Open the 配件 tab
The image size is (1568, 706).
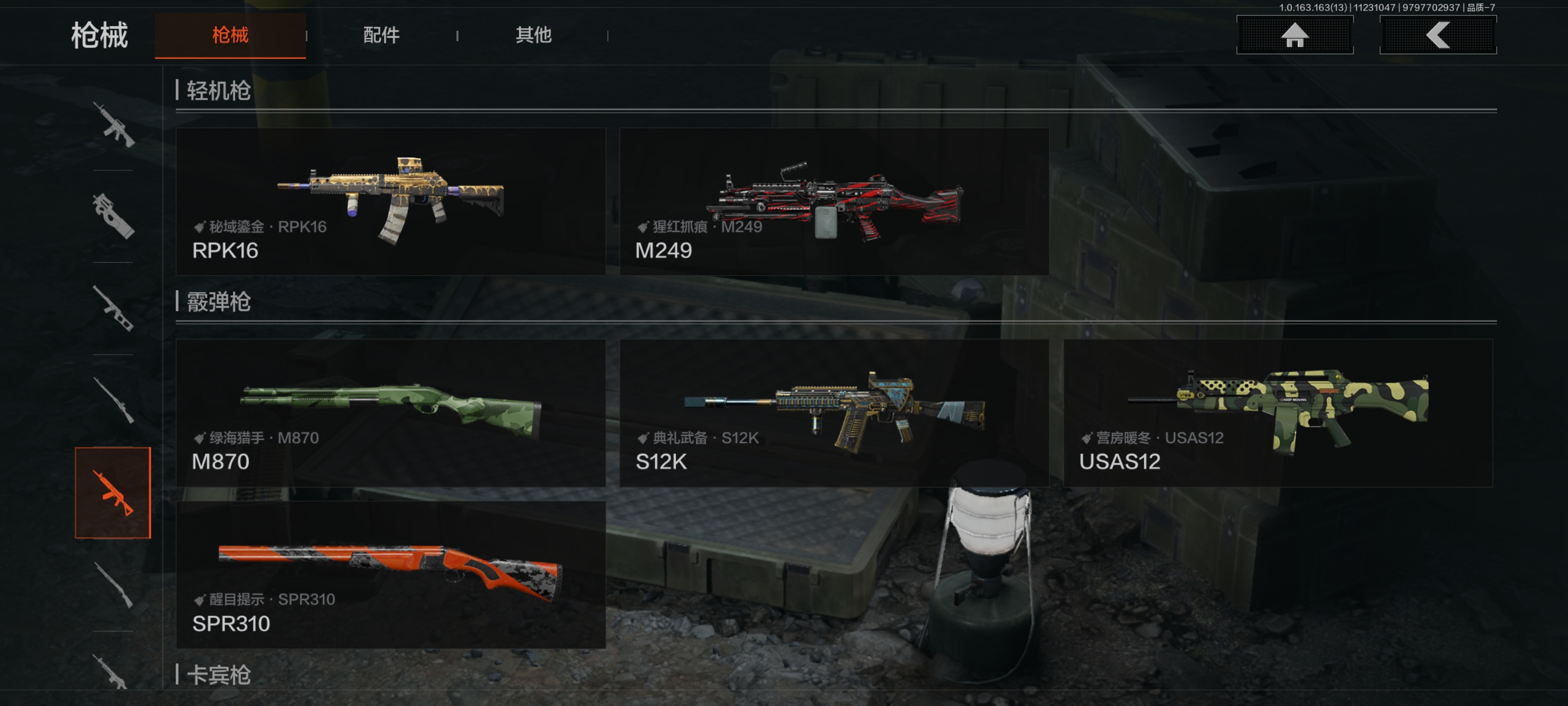point(381,35)
